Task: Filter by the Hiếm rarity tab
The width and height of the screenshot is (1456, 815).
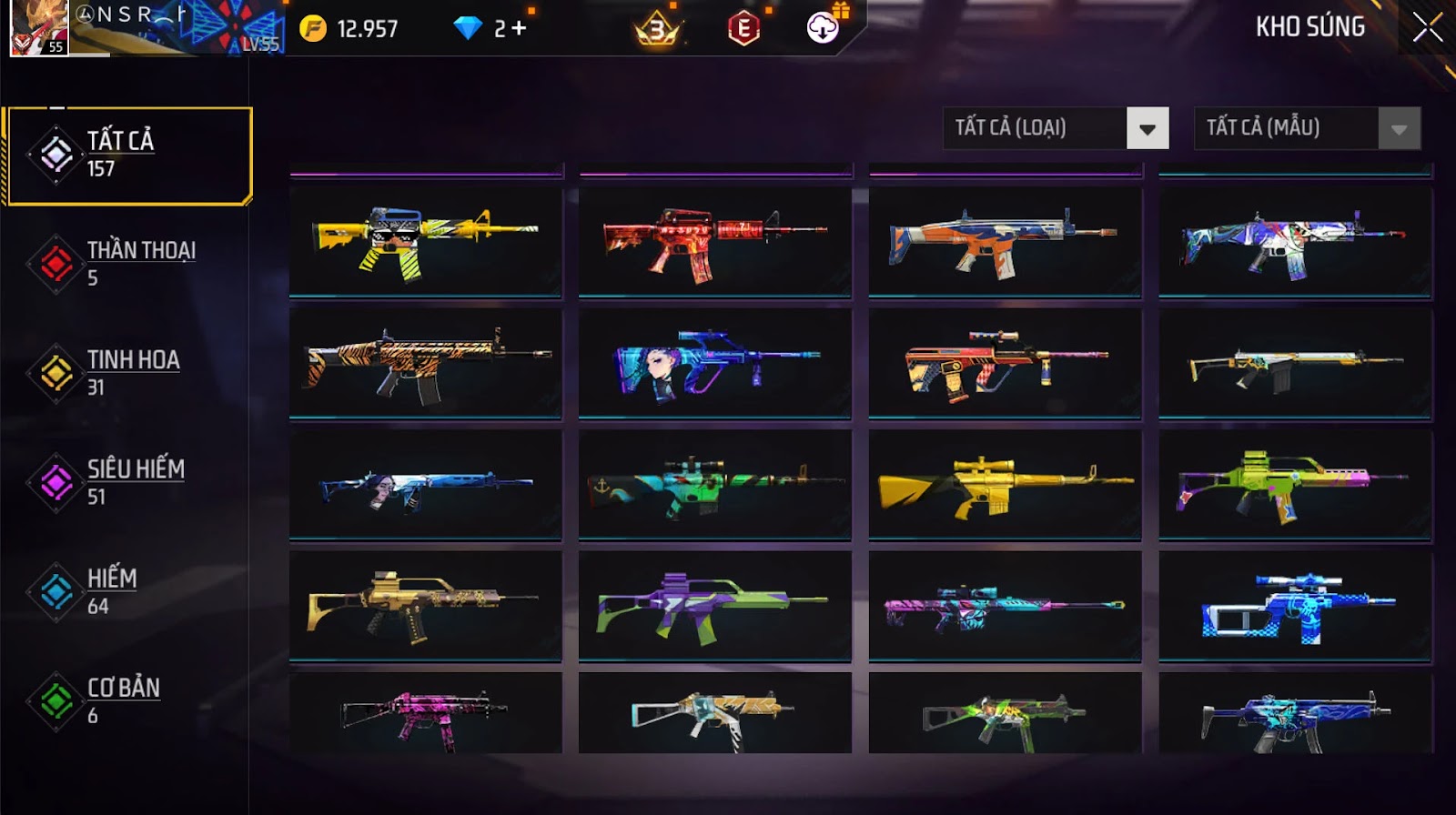Action: (127, 591)
